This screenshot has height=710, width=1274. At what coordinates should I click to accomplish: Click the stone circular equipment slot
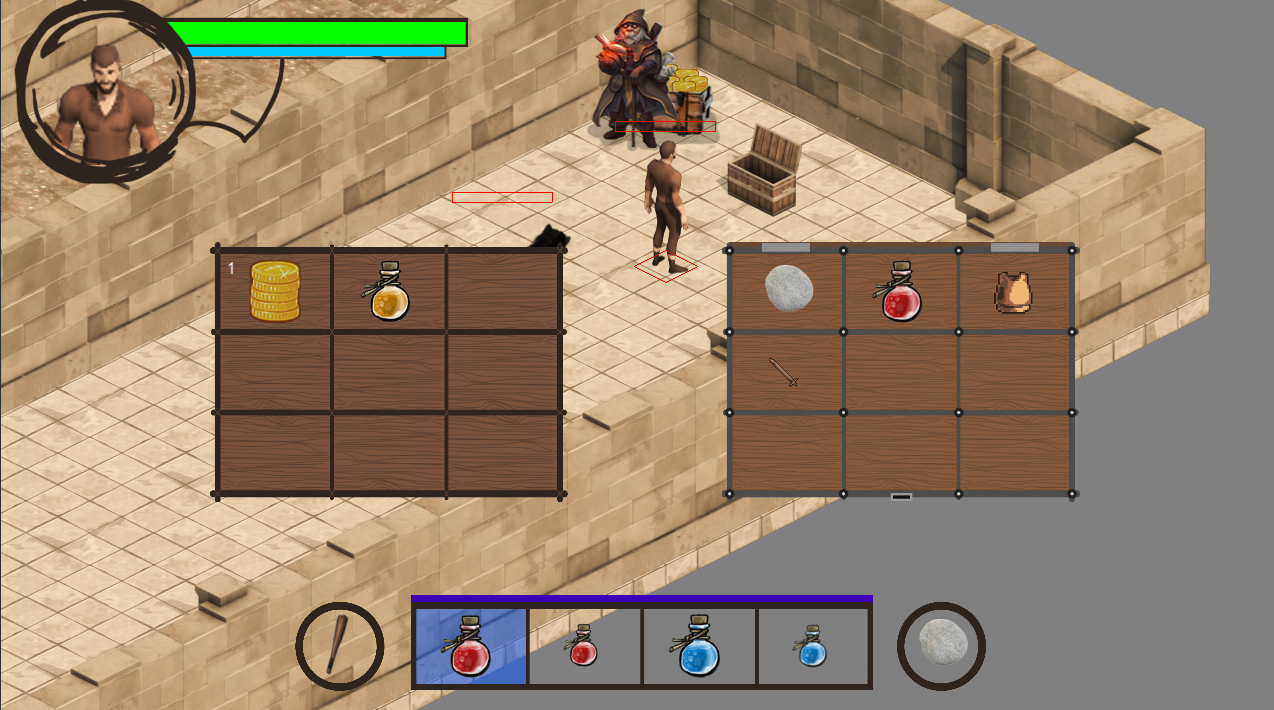click(x=941, y=645)
